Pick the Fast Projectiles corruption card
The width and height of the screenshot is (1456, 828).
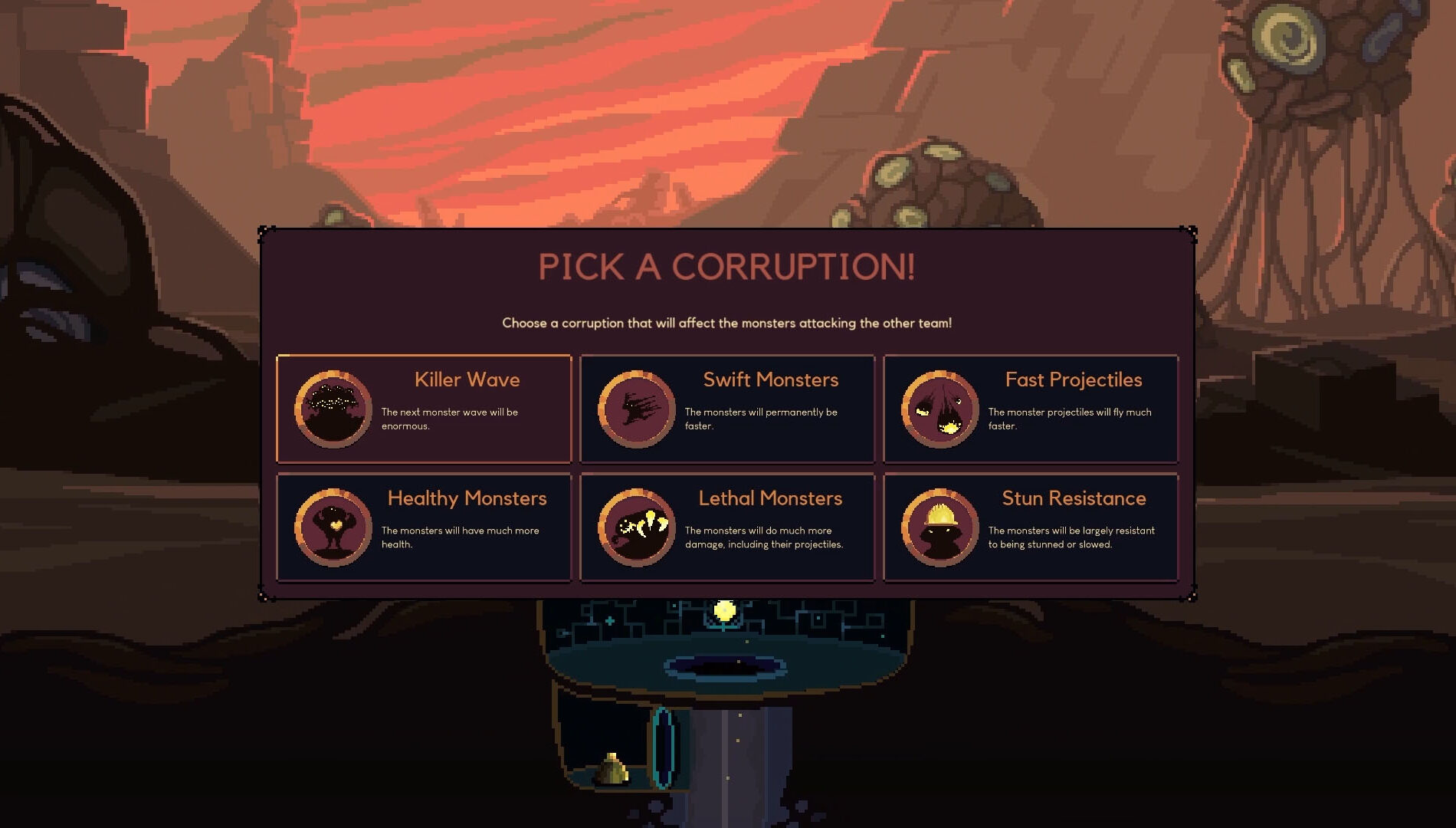coord(1031,409)
